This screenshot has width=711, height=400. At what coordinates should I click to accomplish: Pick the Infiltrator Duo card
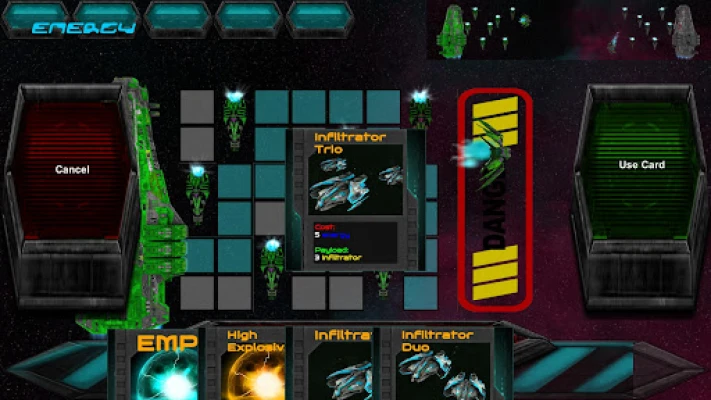(442, 365)
